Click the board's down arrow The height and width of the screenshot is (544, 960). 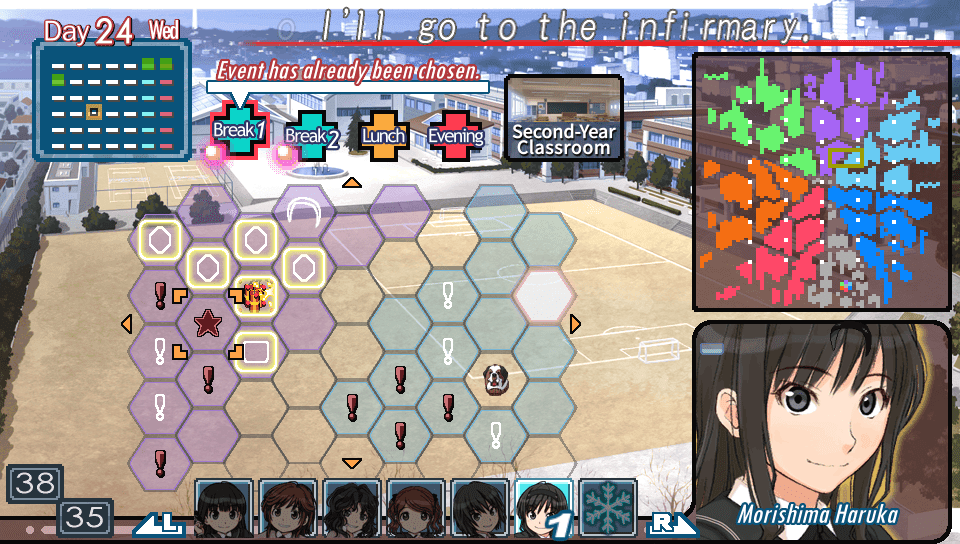click(x=351, y=462)
